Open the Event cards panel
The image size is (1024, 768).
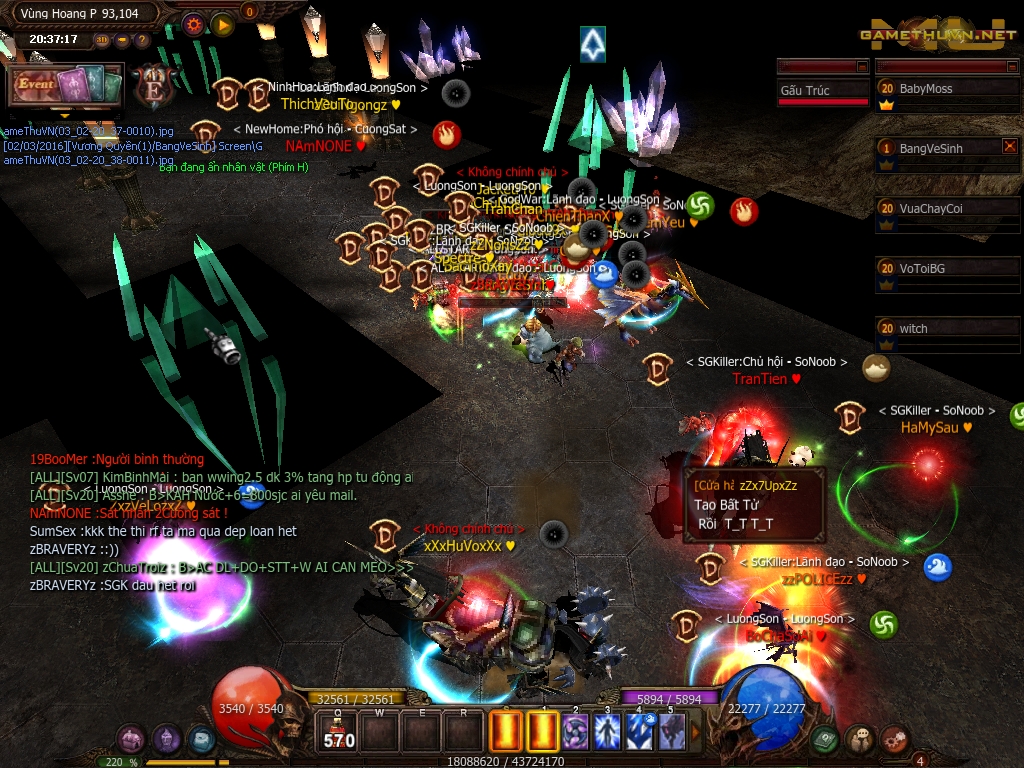coord(66,86)
